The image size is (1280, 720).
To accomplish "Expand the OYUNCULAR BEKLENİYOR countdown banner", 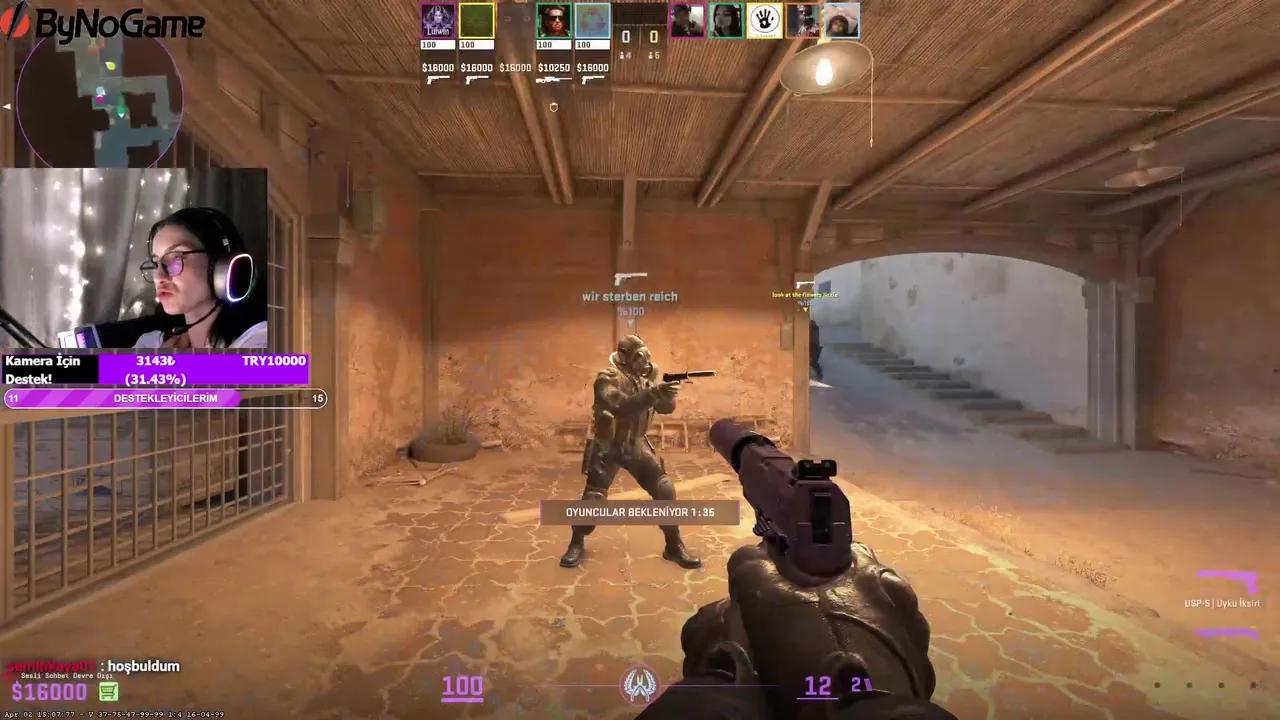I will click(640, 511).
